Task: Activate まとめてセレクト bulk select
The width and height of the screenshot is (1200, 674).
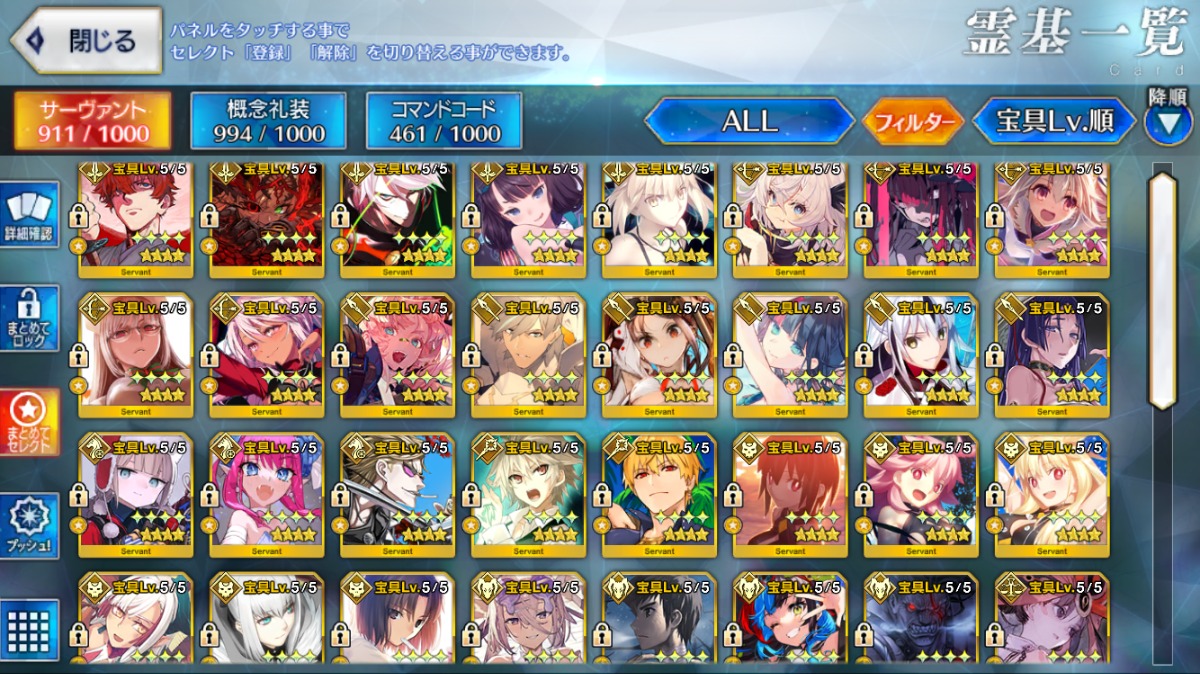Action: coord(30,422)
